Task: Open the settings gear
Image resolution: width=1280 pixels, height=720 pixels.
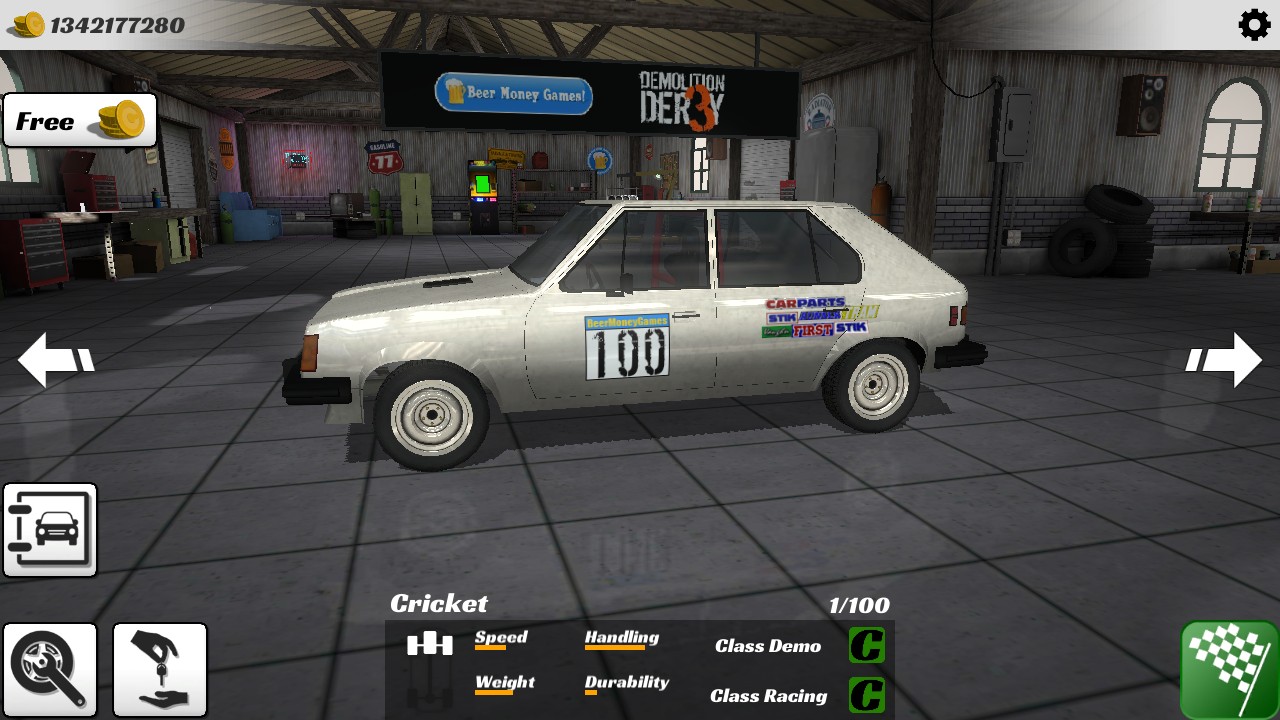Action: coord(1254,24)
